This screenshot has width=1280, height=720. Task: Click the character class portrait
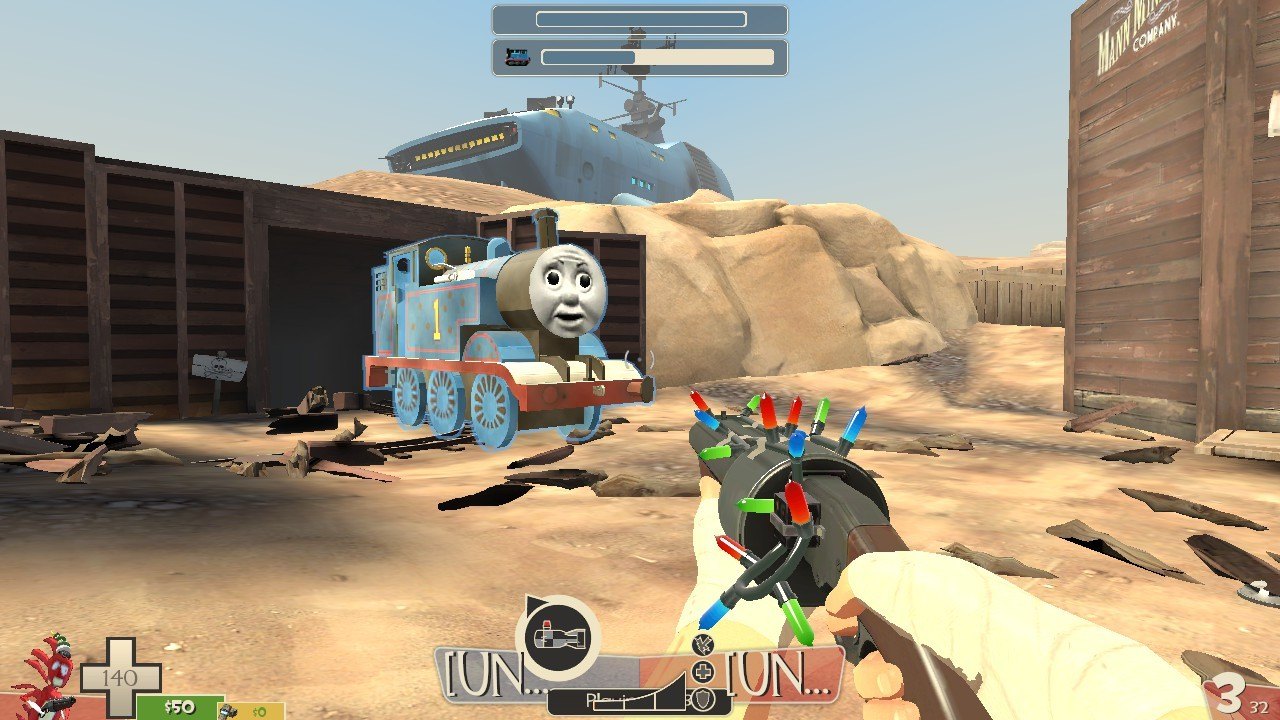tap(49, 675)
